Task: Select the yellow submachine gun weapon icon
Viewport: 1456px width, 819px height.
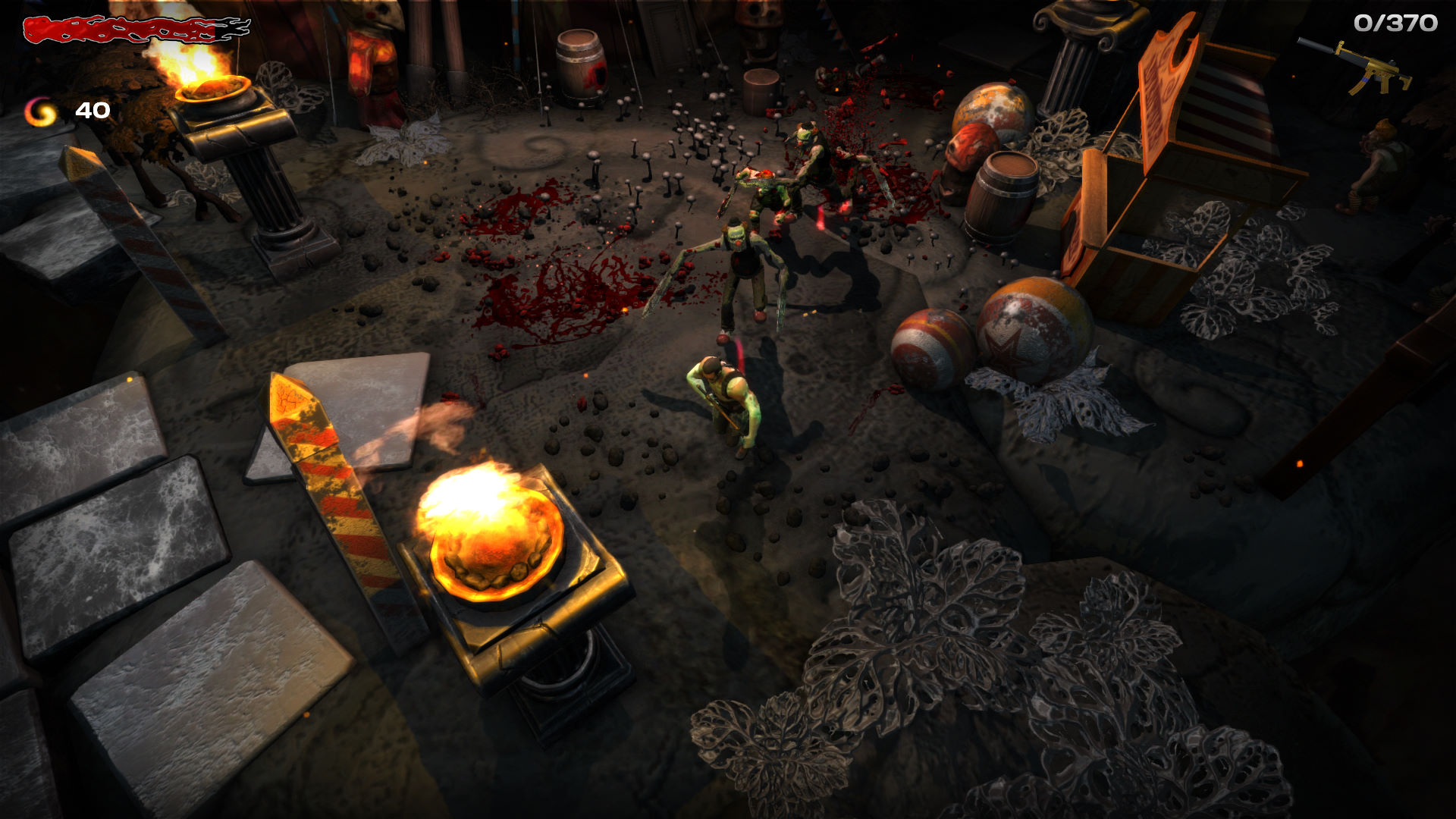Action: [1357, 67]
